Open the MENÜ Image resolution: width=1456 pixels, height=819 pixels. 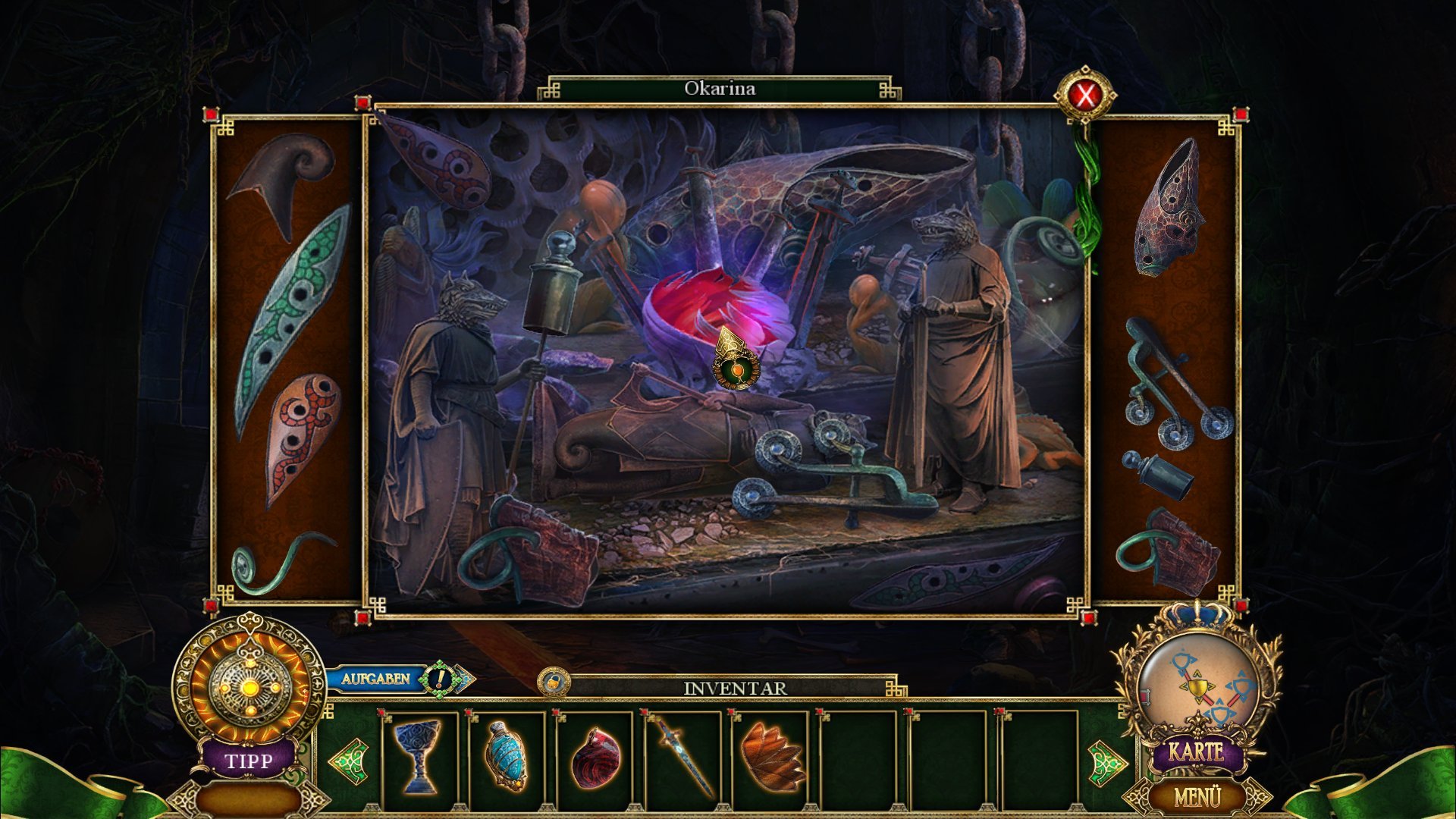pos(1197,796)
